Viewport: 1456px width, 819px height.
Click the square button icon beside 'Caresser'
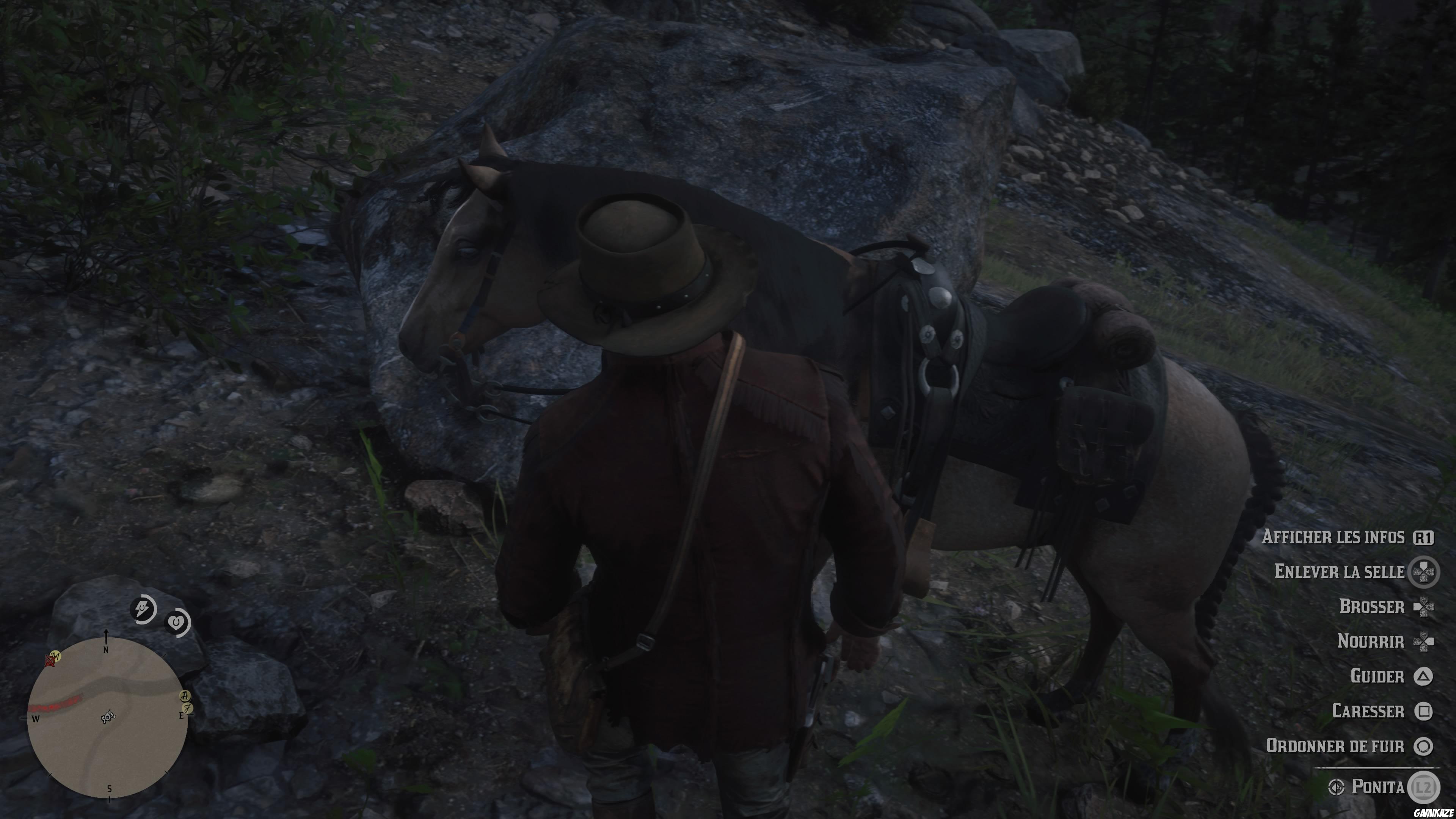(x=1423, y=711)
